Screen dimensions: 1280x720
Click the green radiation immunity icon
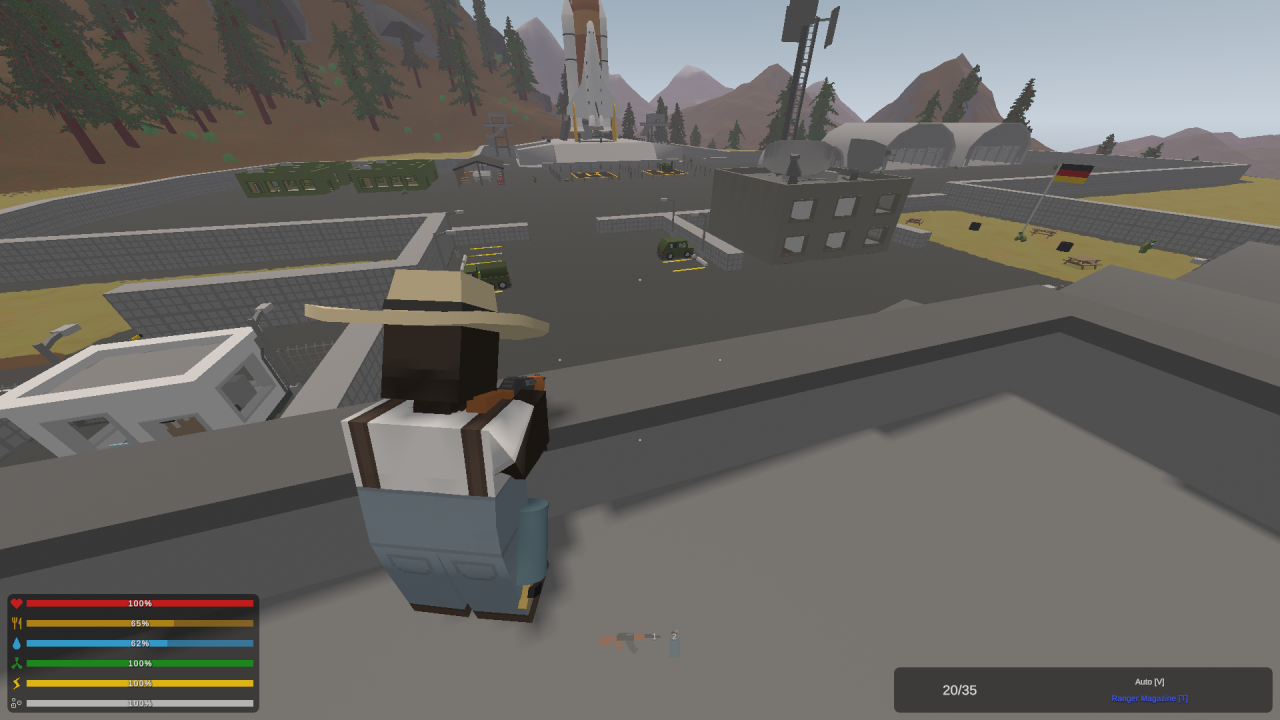tap(16, 663)
